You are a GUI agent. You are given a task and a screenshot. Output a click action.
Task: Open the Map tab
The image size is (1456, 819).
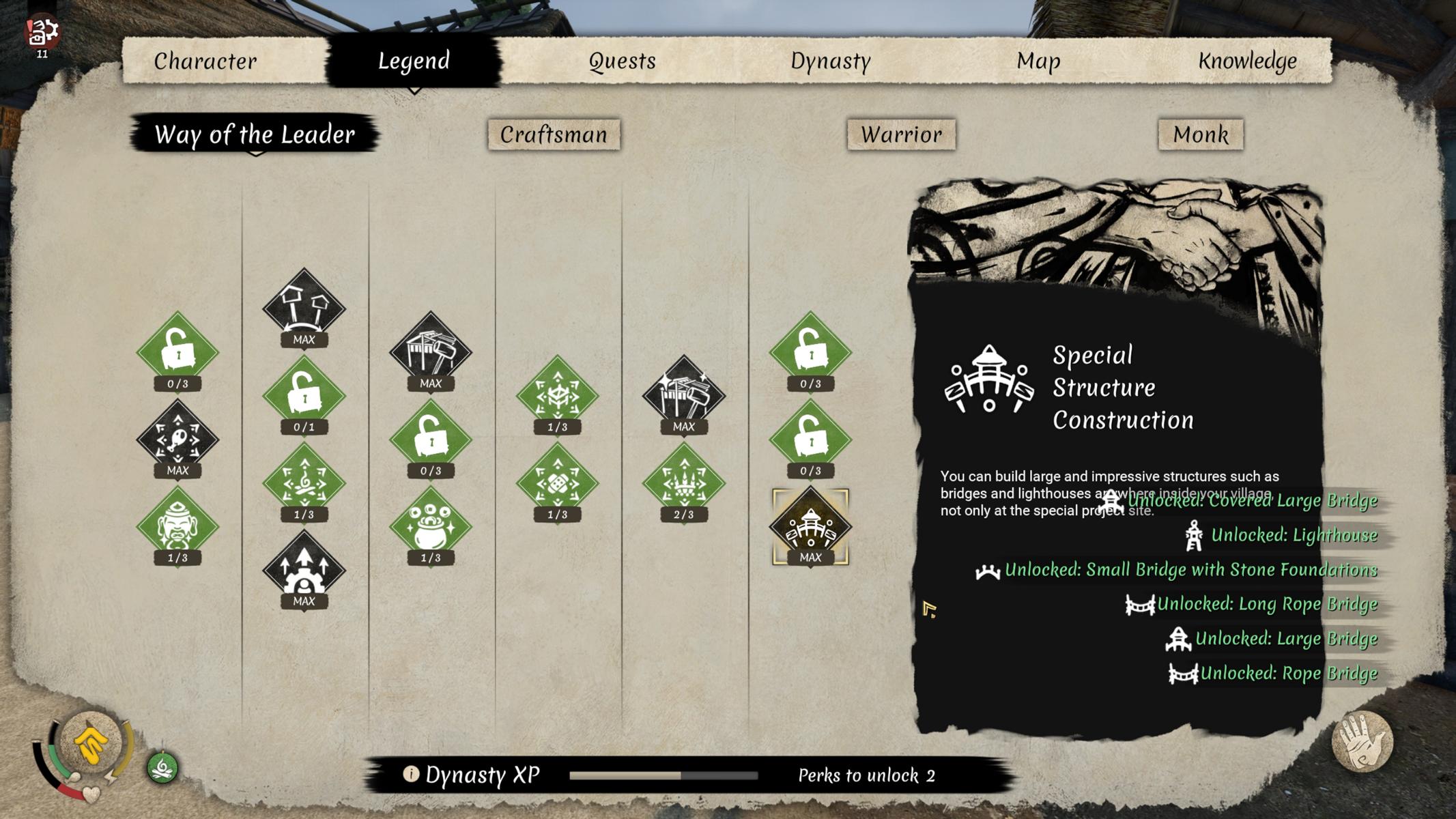(x=1038, y=61)
